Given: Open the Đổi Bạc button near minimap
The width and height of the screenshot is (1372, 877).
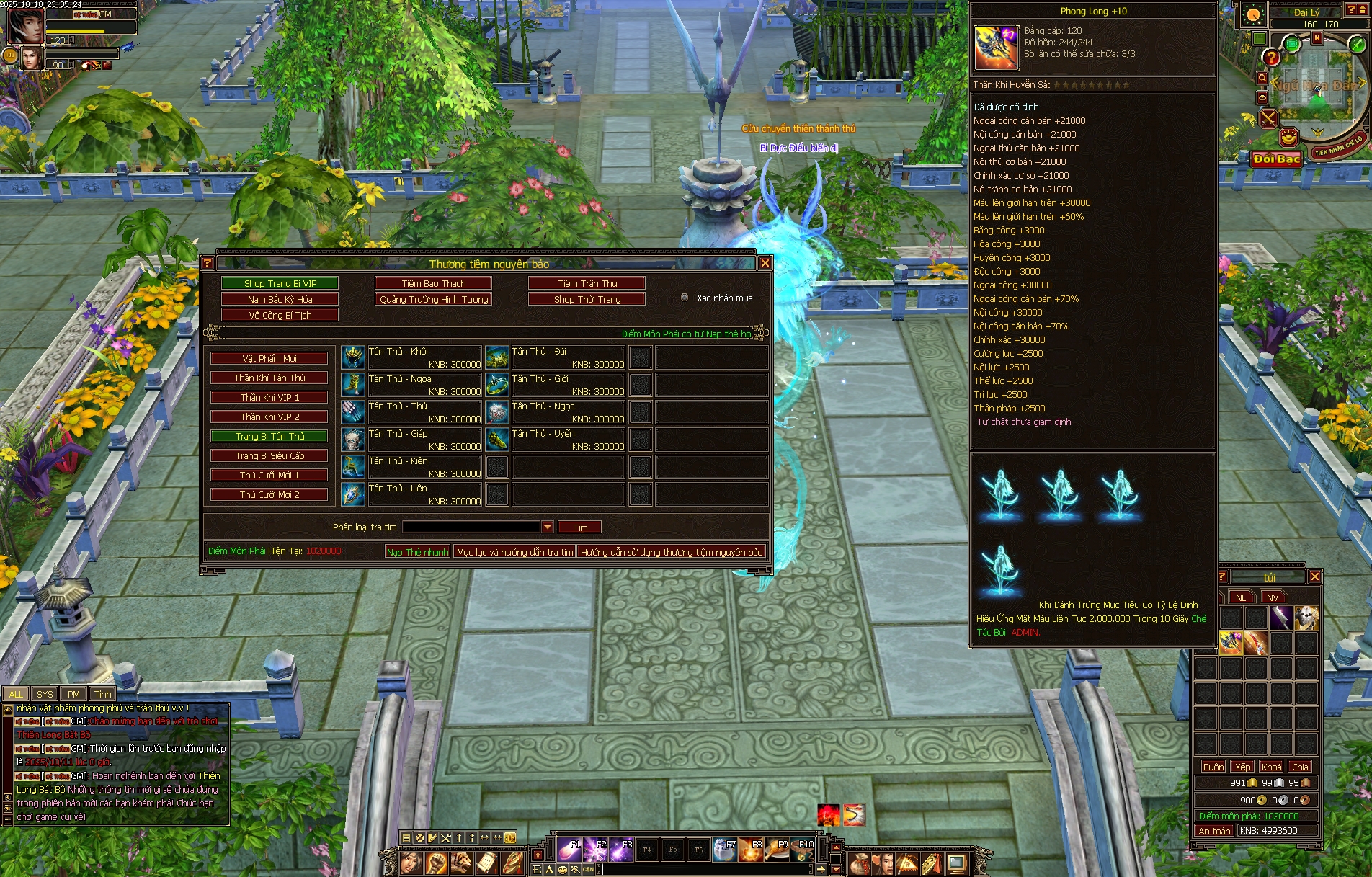Looking at the screenshot, I should point(1276,159).
